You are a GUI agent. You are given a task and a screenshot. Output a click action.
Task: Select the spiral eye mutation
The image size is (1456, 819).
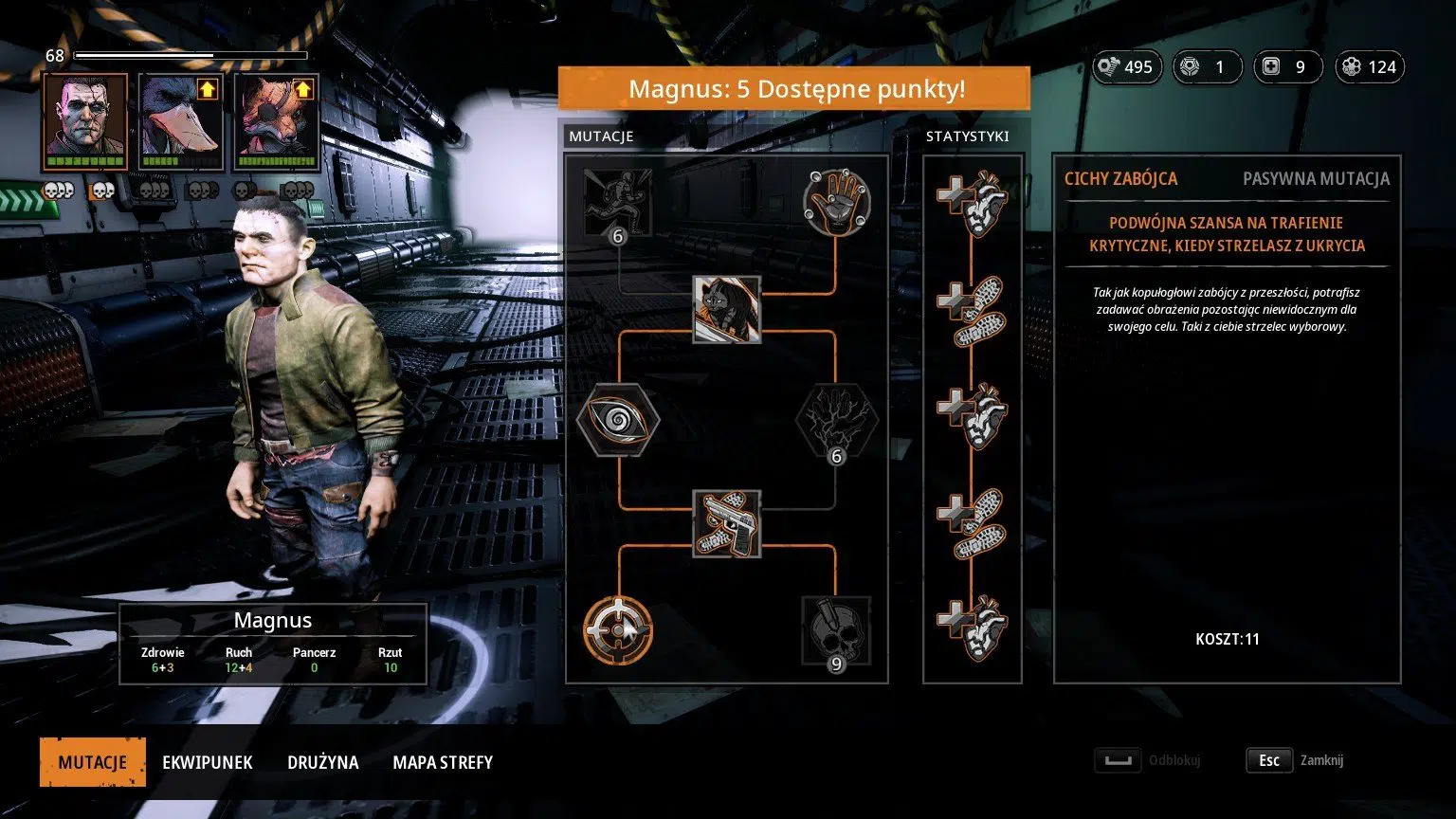tap(618, 418)
